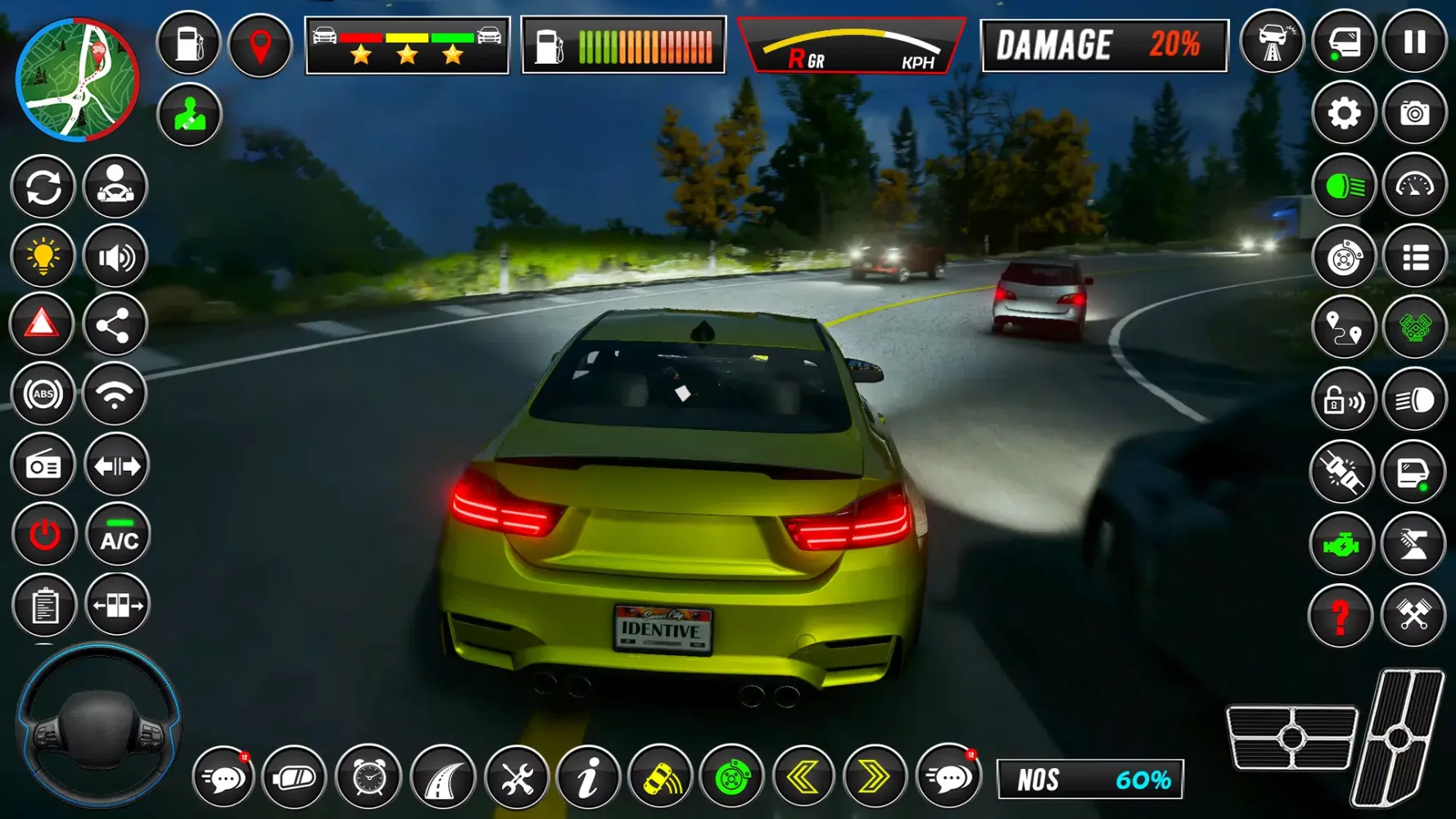Click the NOS 60% gauge
This screenshot has height=819, width=1456.
coord(1089,779)
